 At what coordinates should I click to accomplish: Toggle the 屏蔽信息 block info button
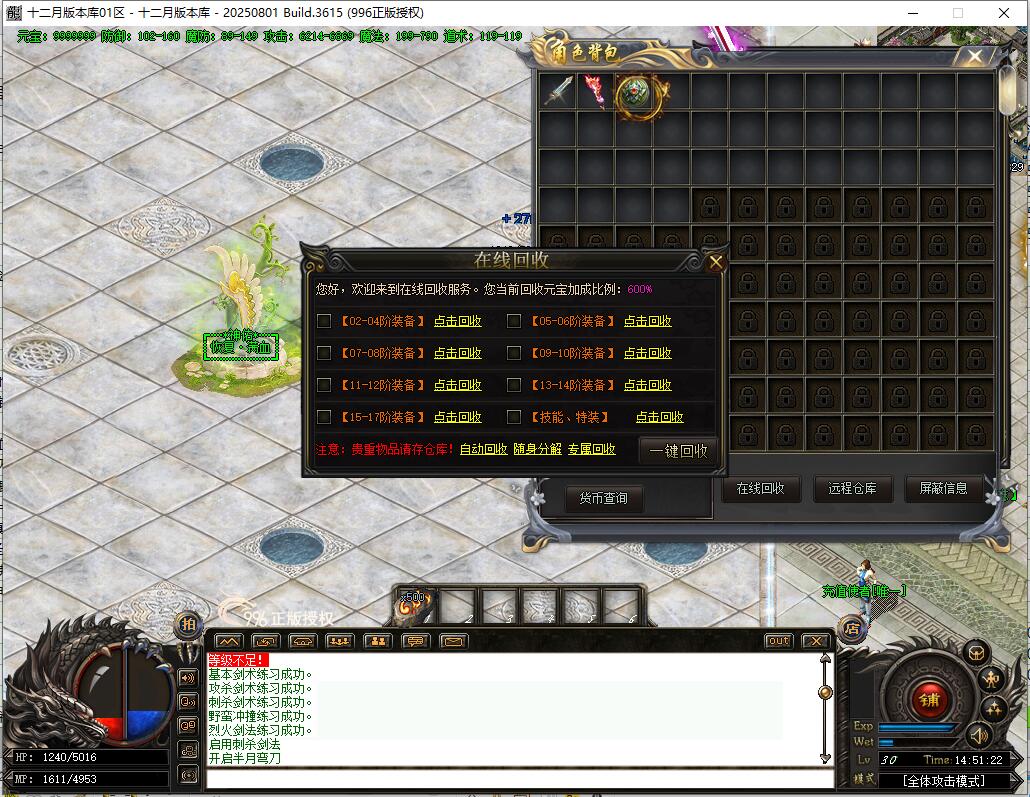click(x=943, y=488)
